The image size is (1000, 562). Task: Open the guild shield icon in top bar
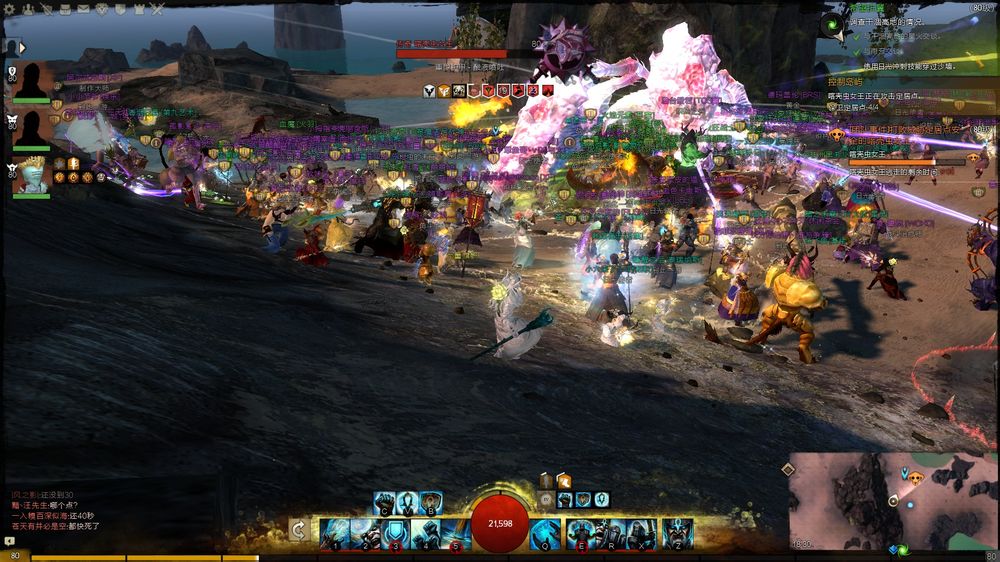pyautogui.click(x=120, y=9)
